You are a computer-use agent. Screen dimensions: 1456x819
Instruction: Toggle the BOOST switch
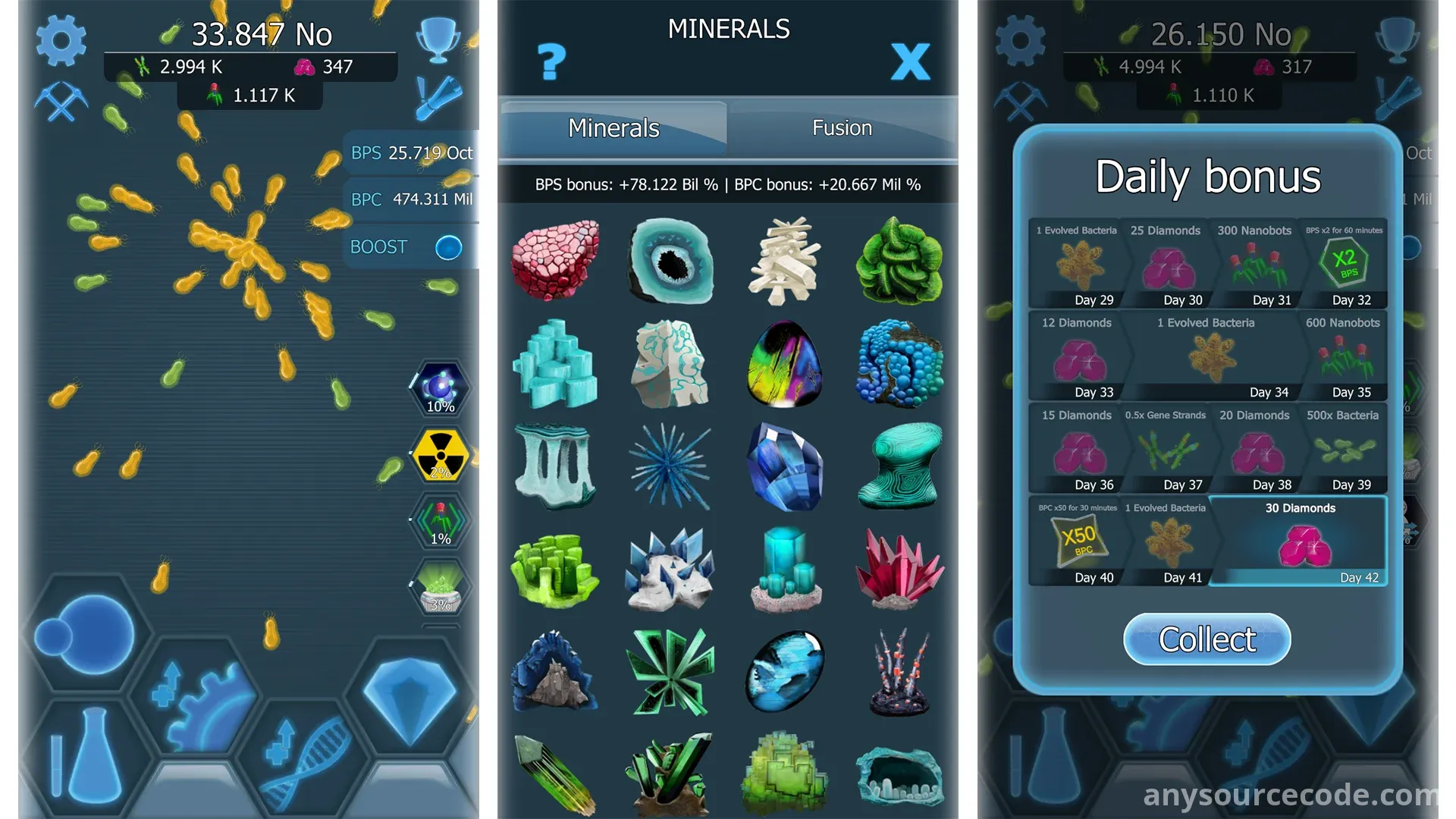448,247
